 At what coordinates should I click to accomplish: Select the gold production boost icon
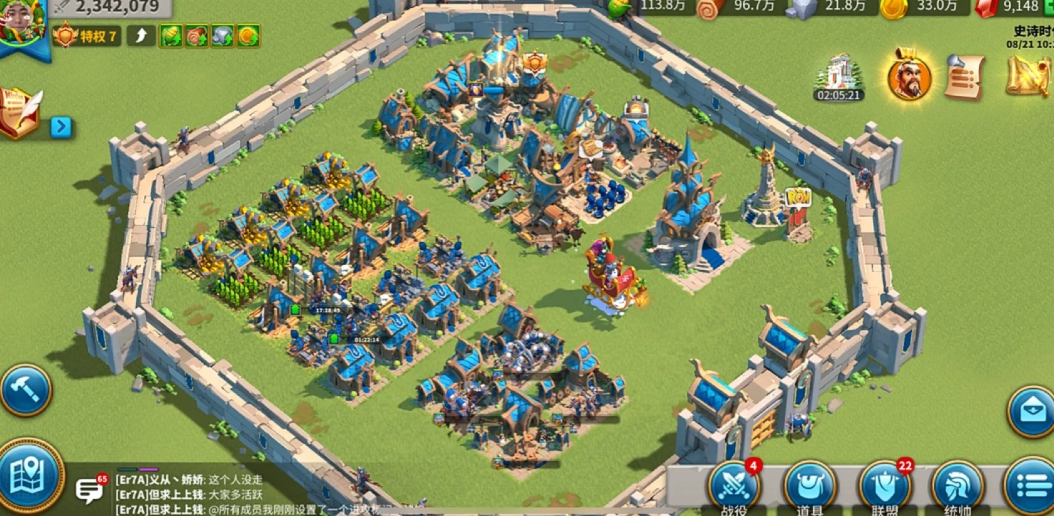[x=247, y=37]
